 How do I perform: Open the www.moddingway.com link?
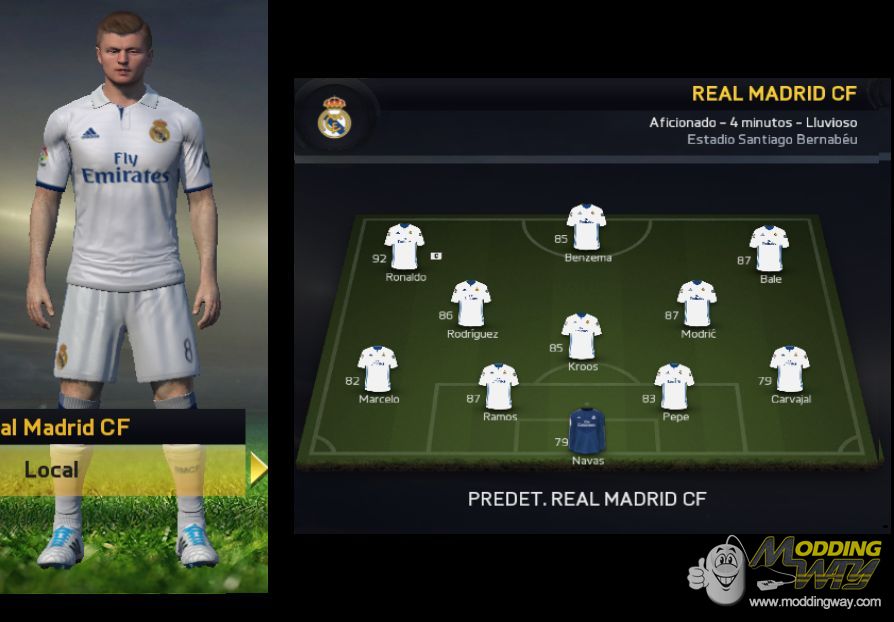[x=814, y=602]
